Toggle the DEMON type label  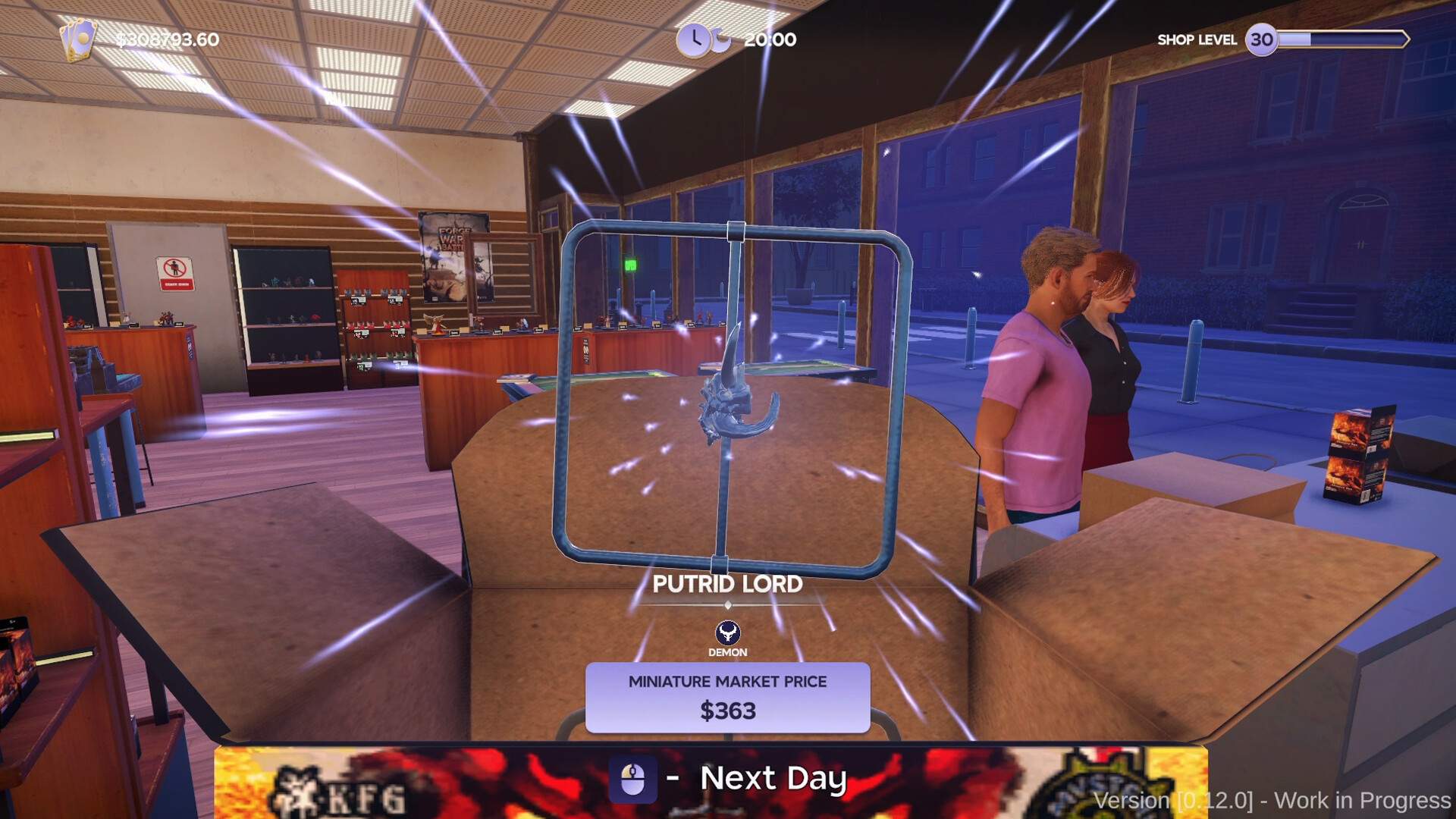tap(727, 651)
